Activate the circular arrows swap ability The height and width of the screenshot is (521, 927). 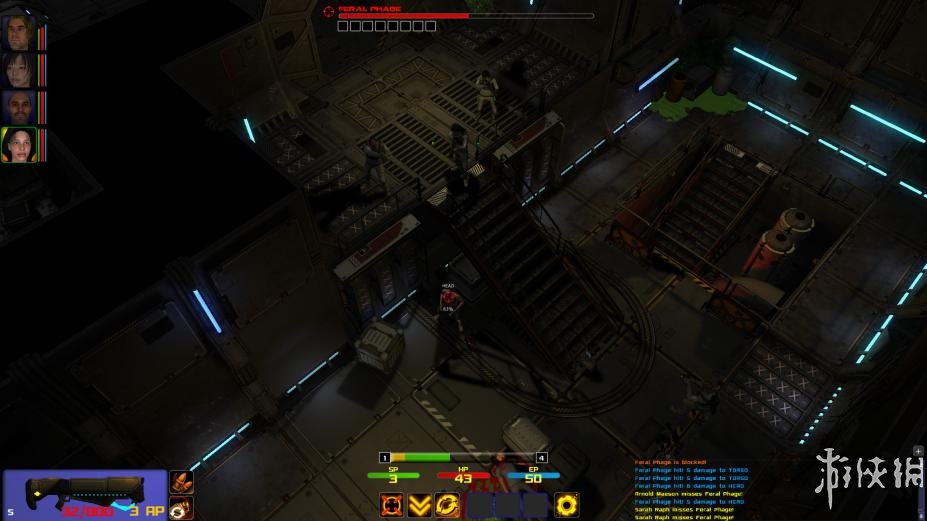click(449, 505)
